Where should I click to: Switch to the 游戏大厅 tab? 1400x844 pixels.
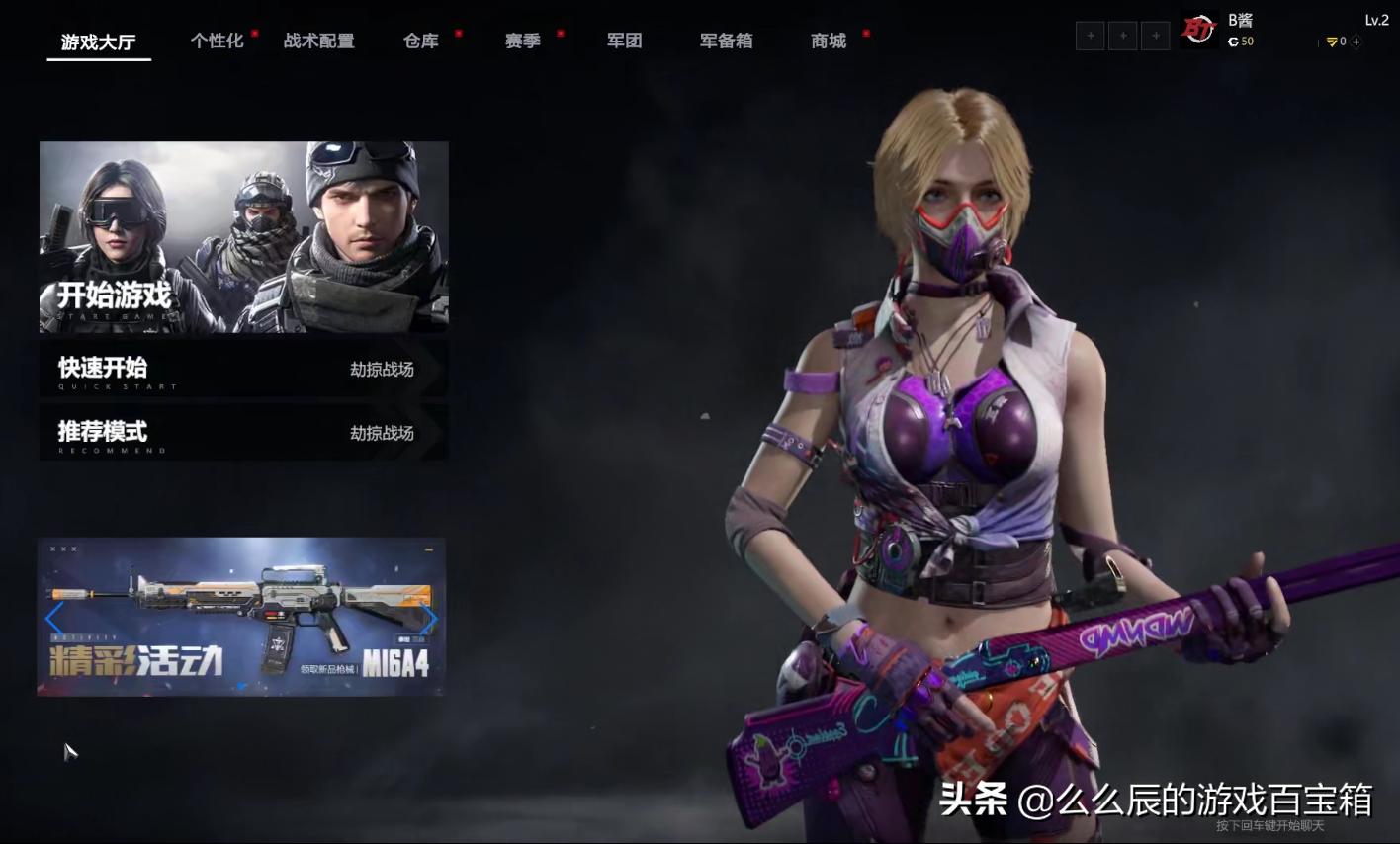pos(98,42)
